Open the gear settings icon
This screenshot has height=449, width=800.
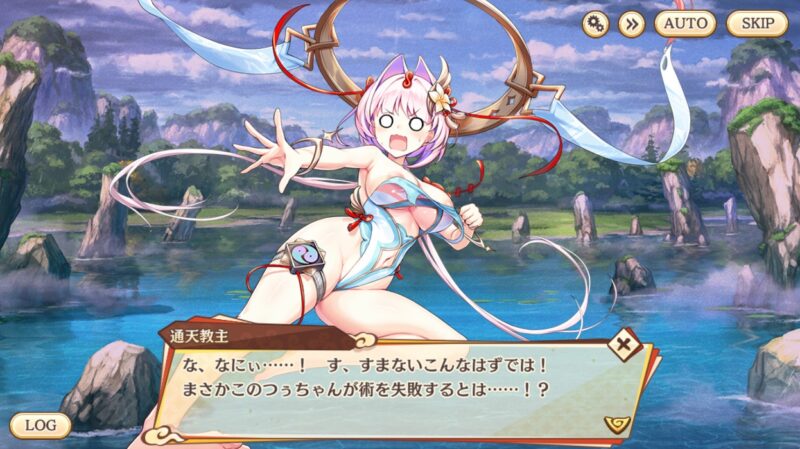(x=597, y=23)
